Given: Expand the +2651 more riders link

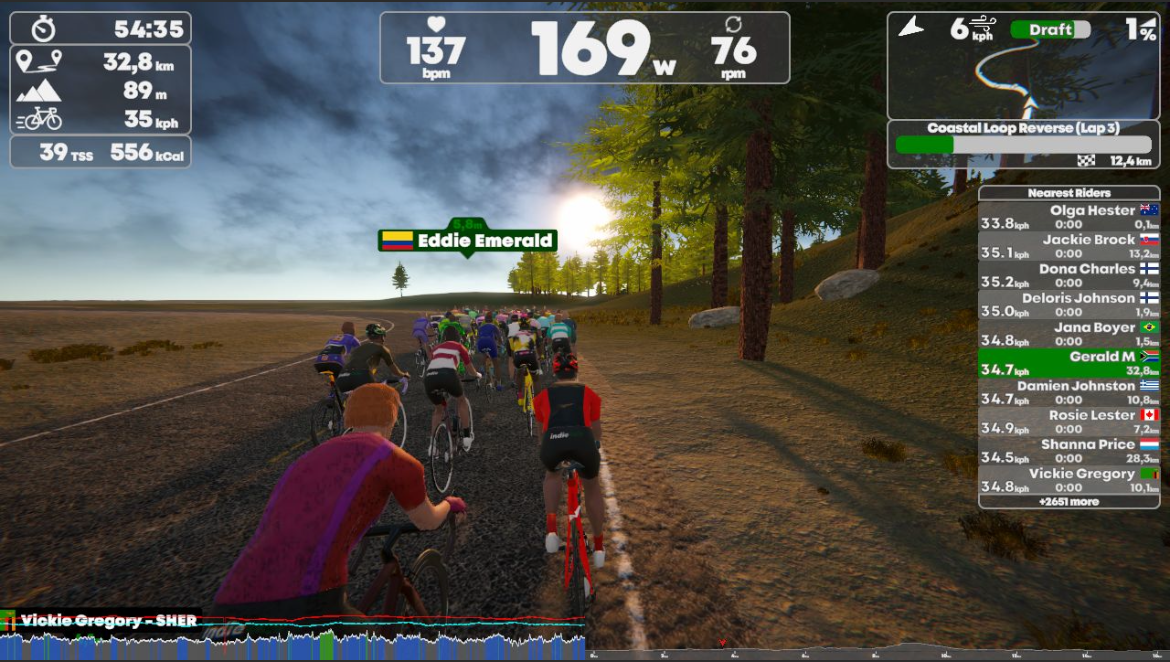Looking at the screenshot, I should [1068, 501].
